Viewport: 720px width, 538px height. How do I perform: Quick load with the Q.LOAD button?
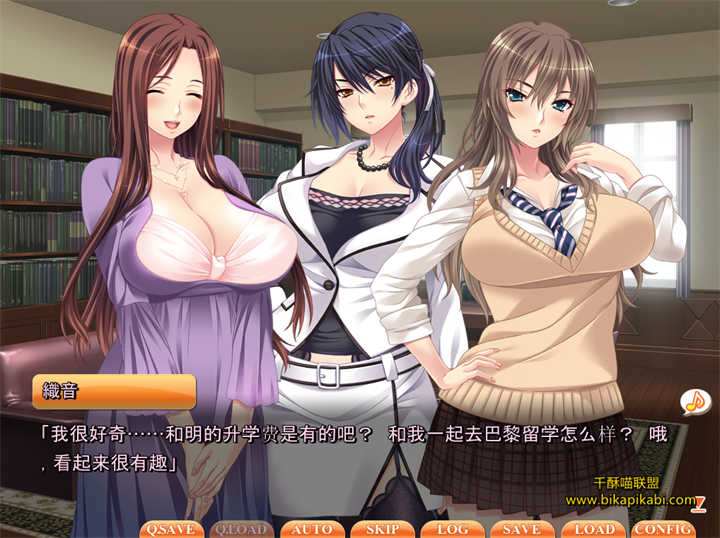pyautogui.click(x=241, y=529)
